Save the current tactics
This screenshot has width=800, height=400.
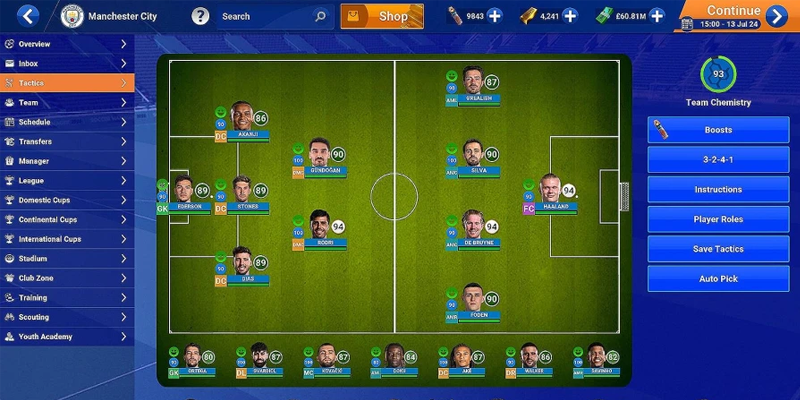718,249
